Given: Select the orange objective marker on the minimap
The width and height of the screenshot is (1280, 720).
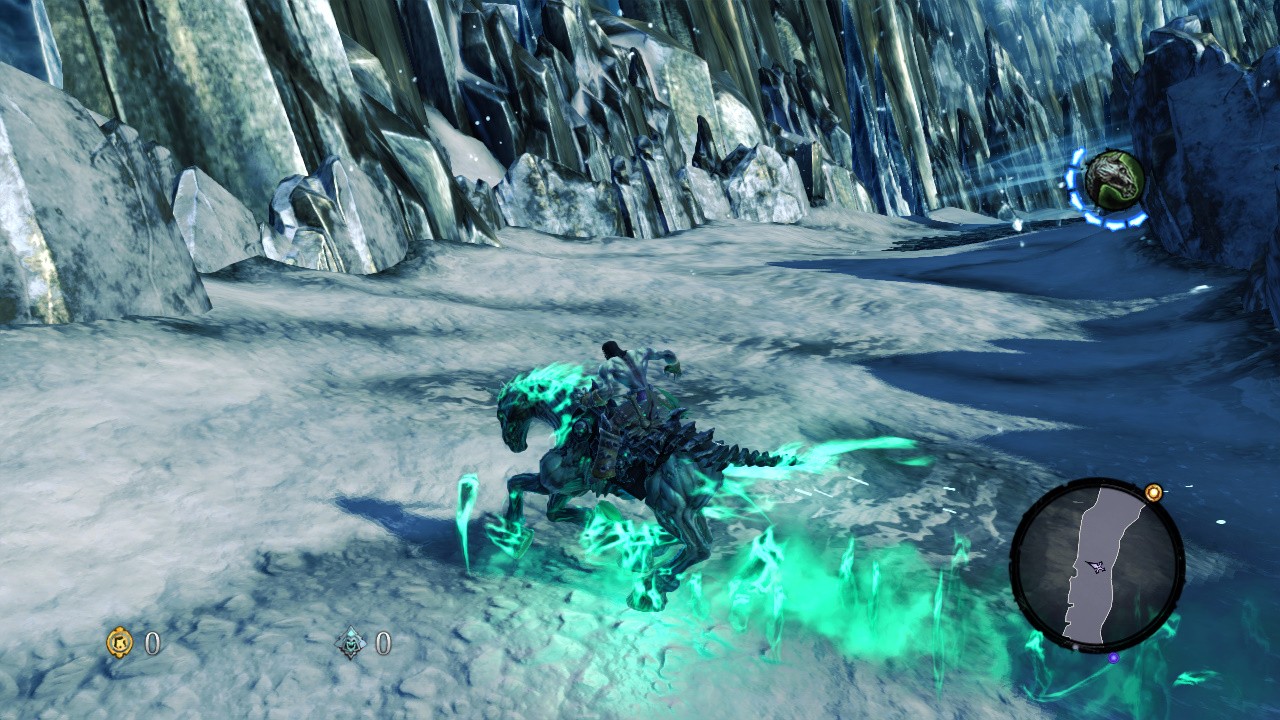Looking at the screenshot, I should [x=1154, y=492].
